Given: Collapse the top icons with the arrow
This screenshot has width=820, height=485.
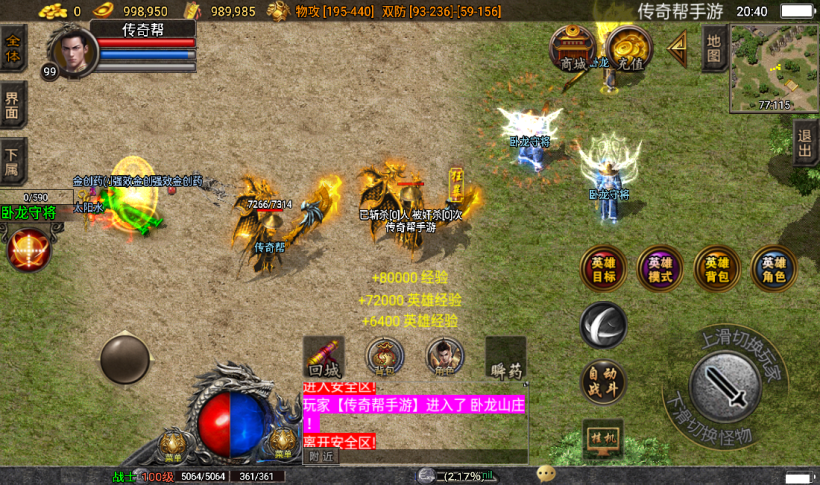Looking at the screenshot, I should click(679, 46).
